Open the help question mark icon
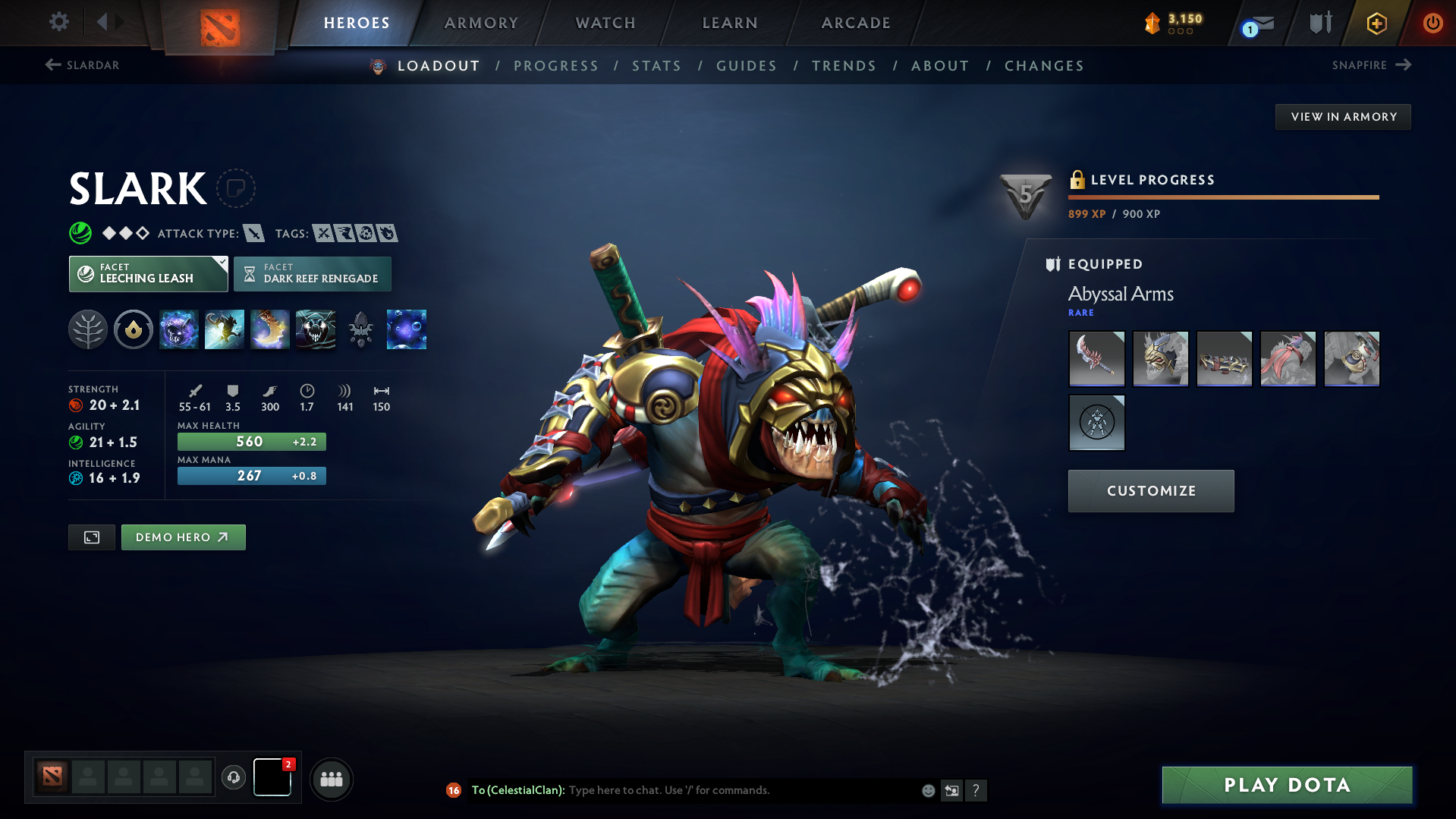1456x819 pixels. point(976,790)
